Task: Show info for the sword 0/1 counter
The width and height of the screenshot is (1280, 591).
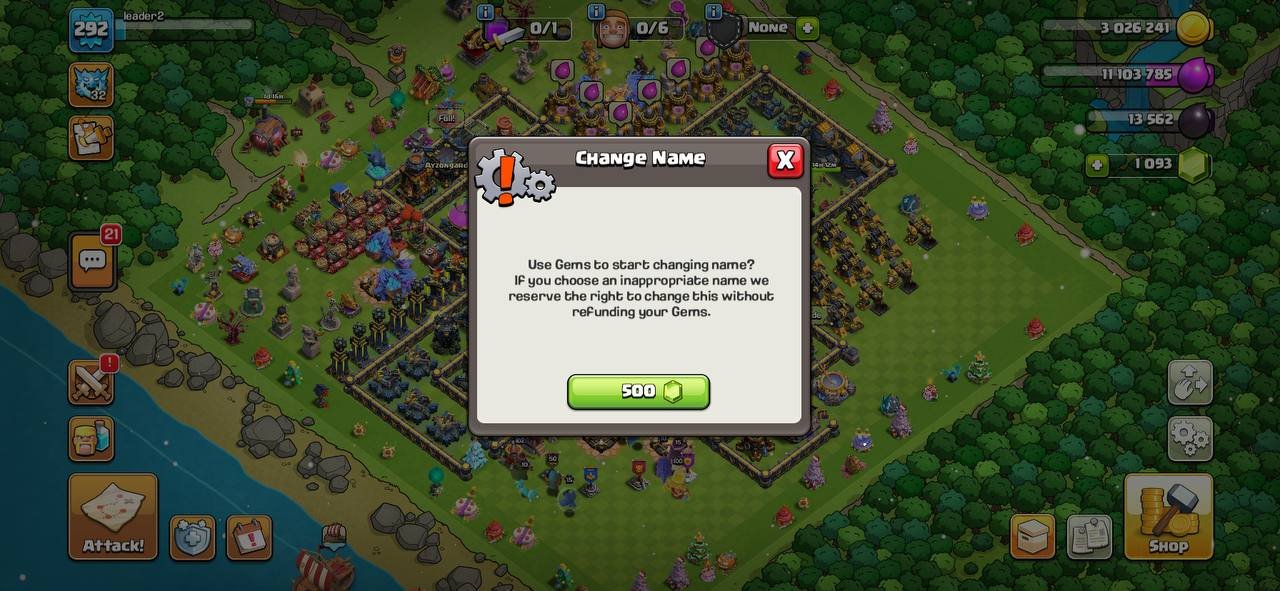Action: [x=486, y=12]
